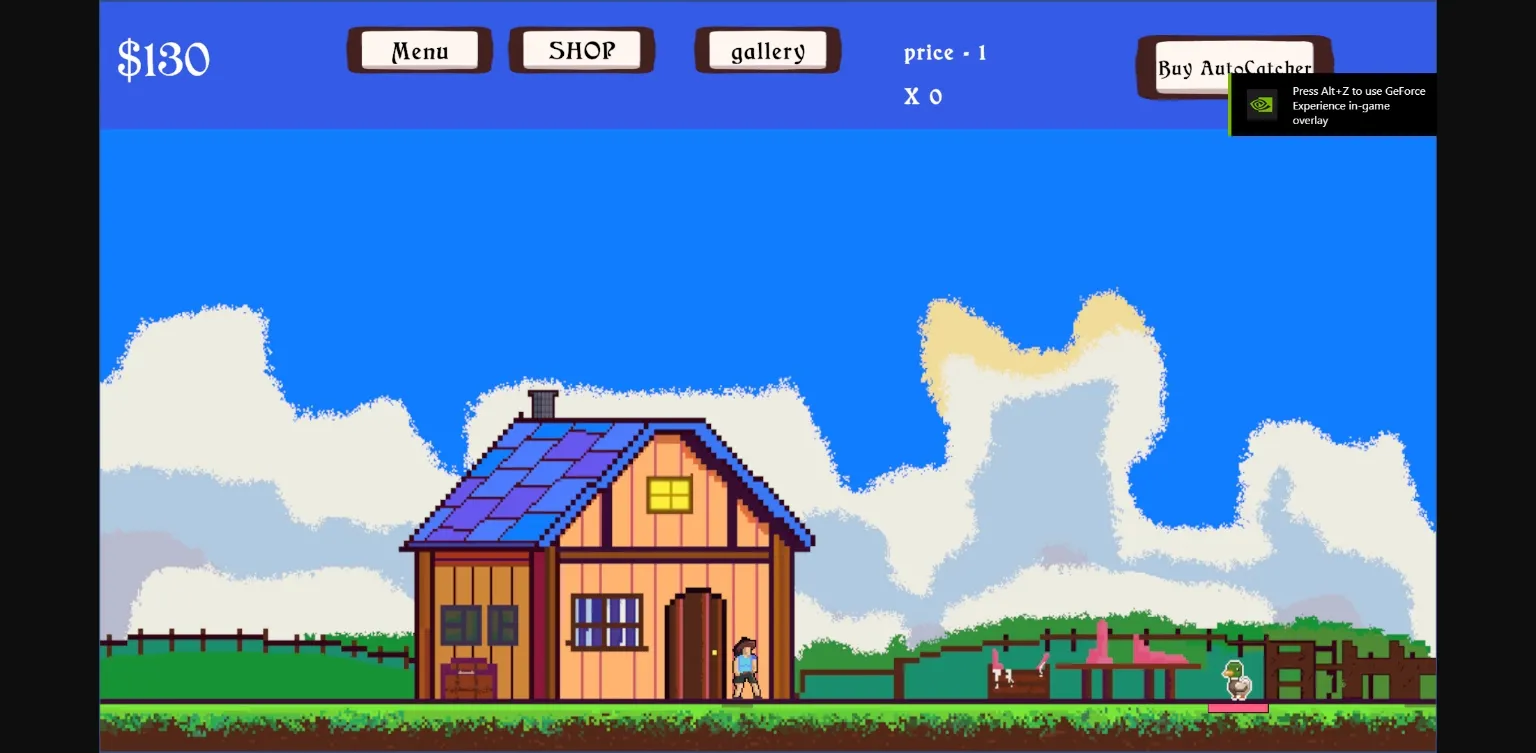Click the chimney on the rooftop
Image resolution: width=1536 pixels, height=753 pixels.
[x=540, y=401]
